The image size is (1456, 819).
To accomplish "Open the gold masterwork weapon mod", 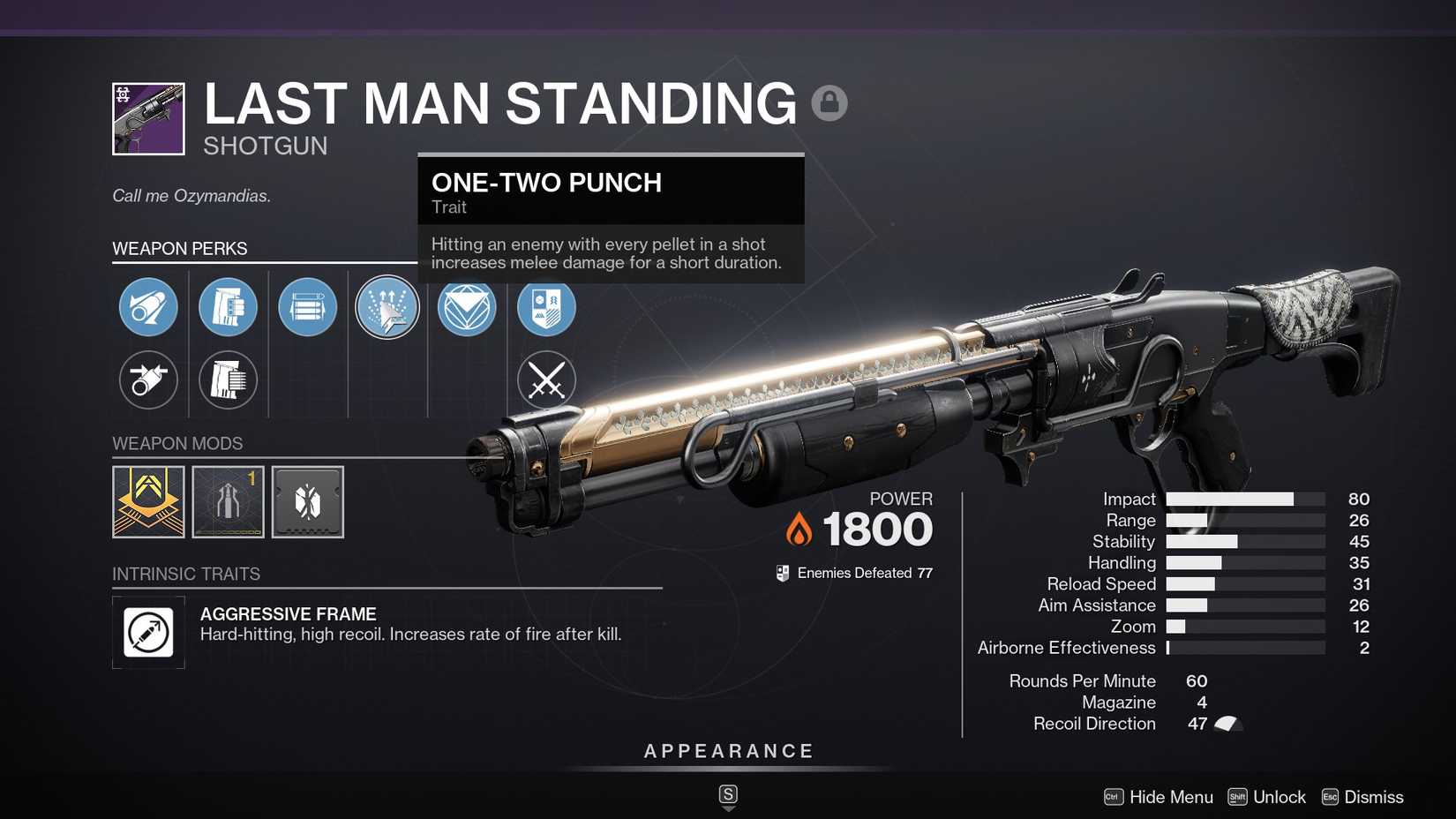I will (148, 501).
